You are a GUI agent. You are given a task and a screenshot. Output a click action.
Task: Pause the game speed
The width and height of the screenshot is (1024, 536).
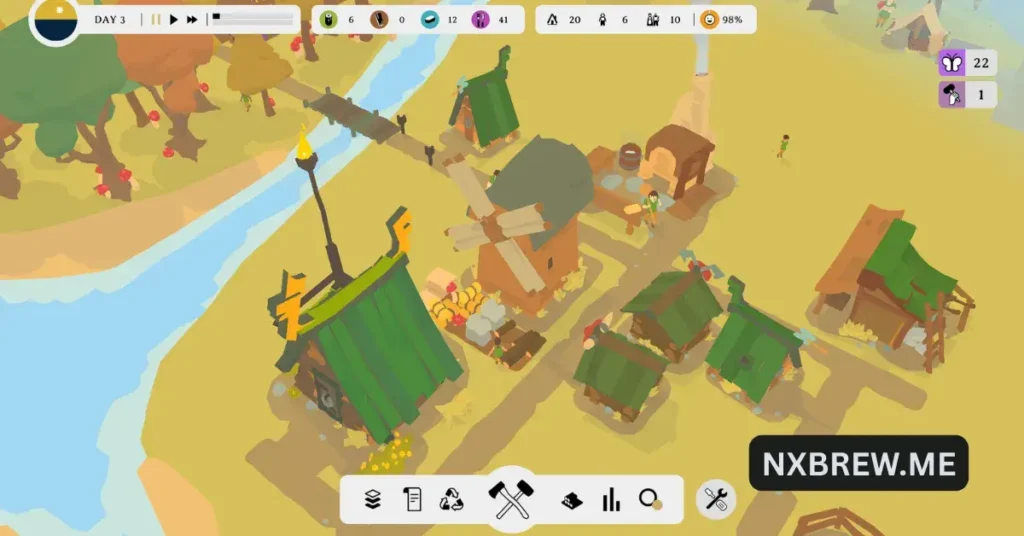[156, 19]
